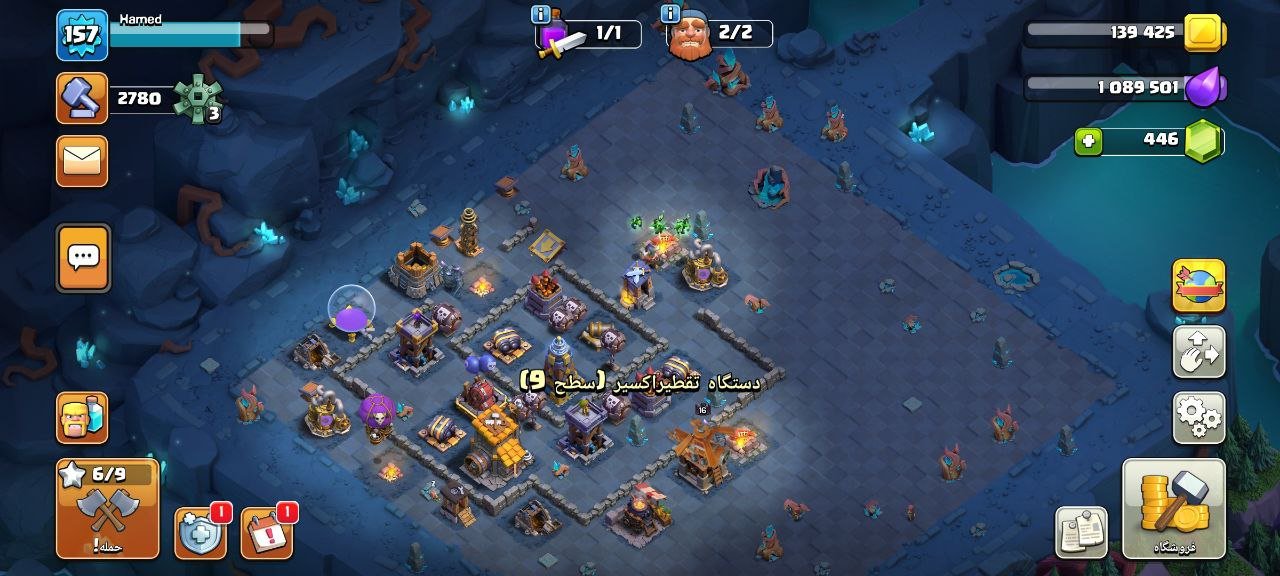Show laboratory info via its info icon

(541, 14)
